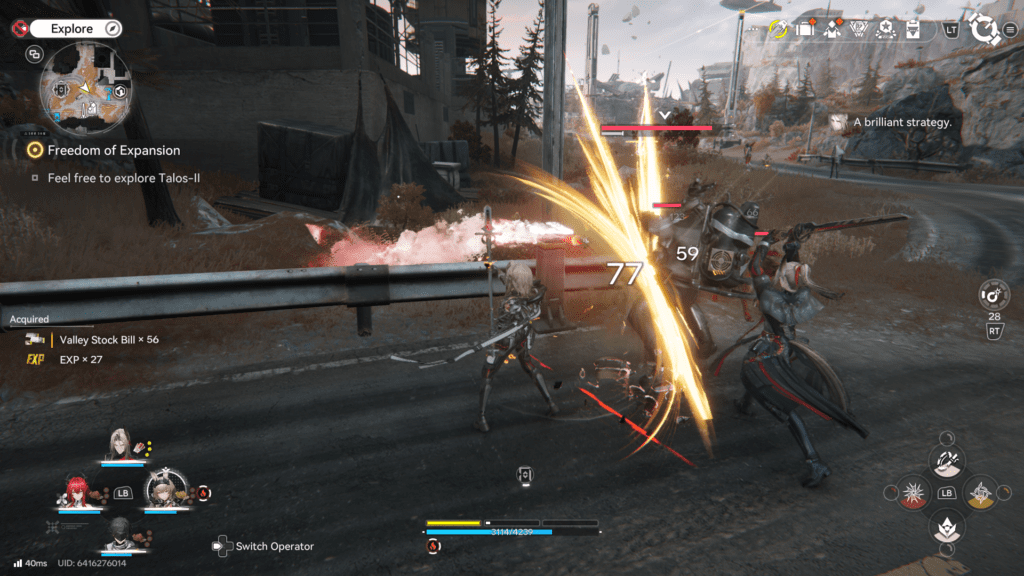Open the triangular emblem icon in the top bar
Screen dimensions: 1024x576
[x=858, y=30]
